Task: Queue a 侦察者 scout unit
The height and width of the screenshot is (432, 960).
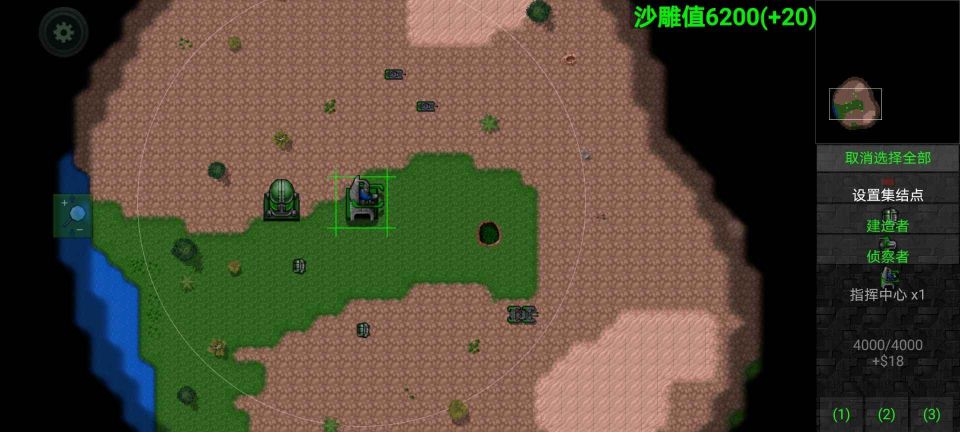Action: [x=887, y=252]
